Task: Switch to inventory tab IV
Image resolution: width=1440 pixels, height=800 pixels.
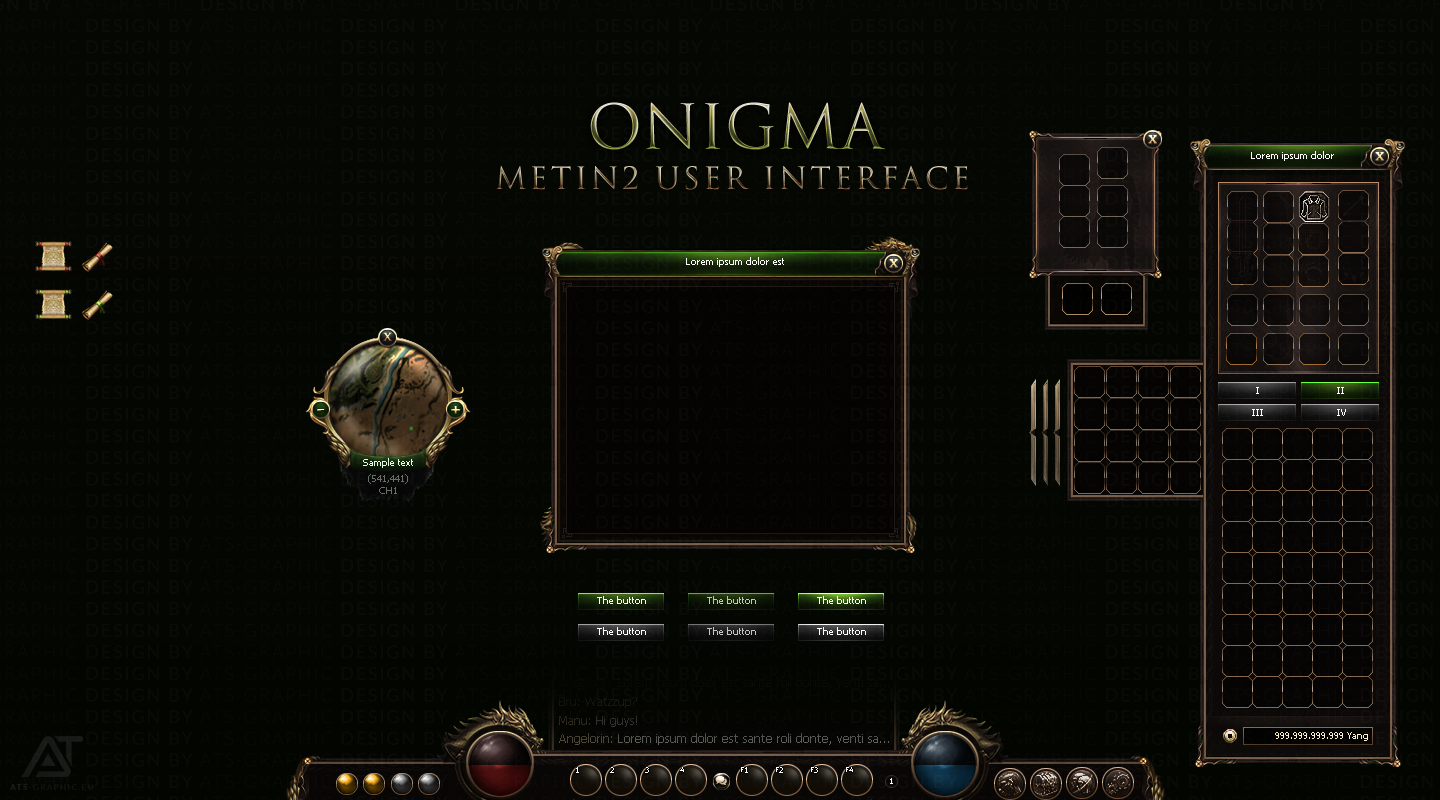Action: (x=1339, y=412)
